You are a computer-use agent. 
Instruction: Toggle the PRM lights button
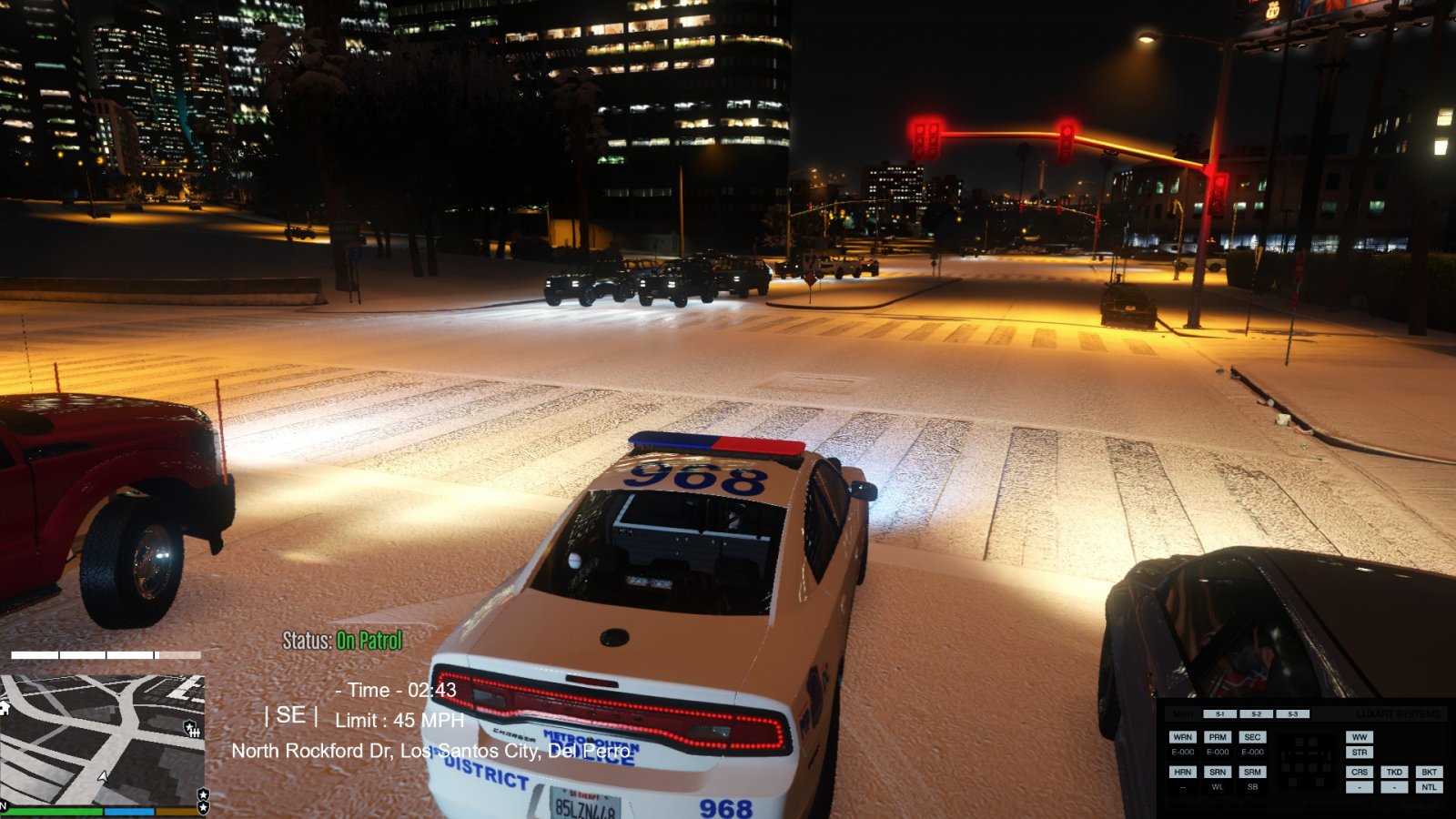(x=1218, y=737)
